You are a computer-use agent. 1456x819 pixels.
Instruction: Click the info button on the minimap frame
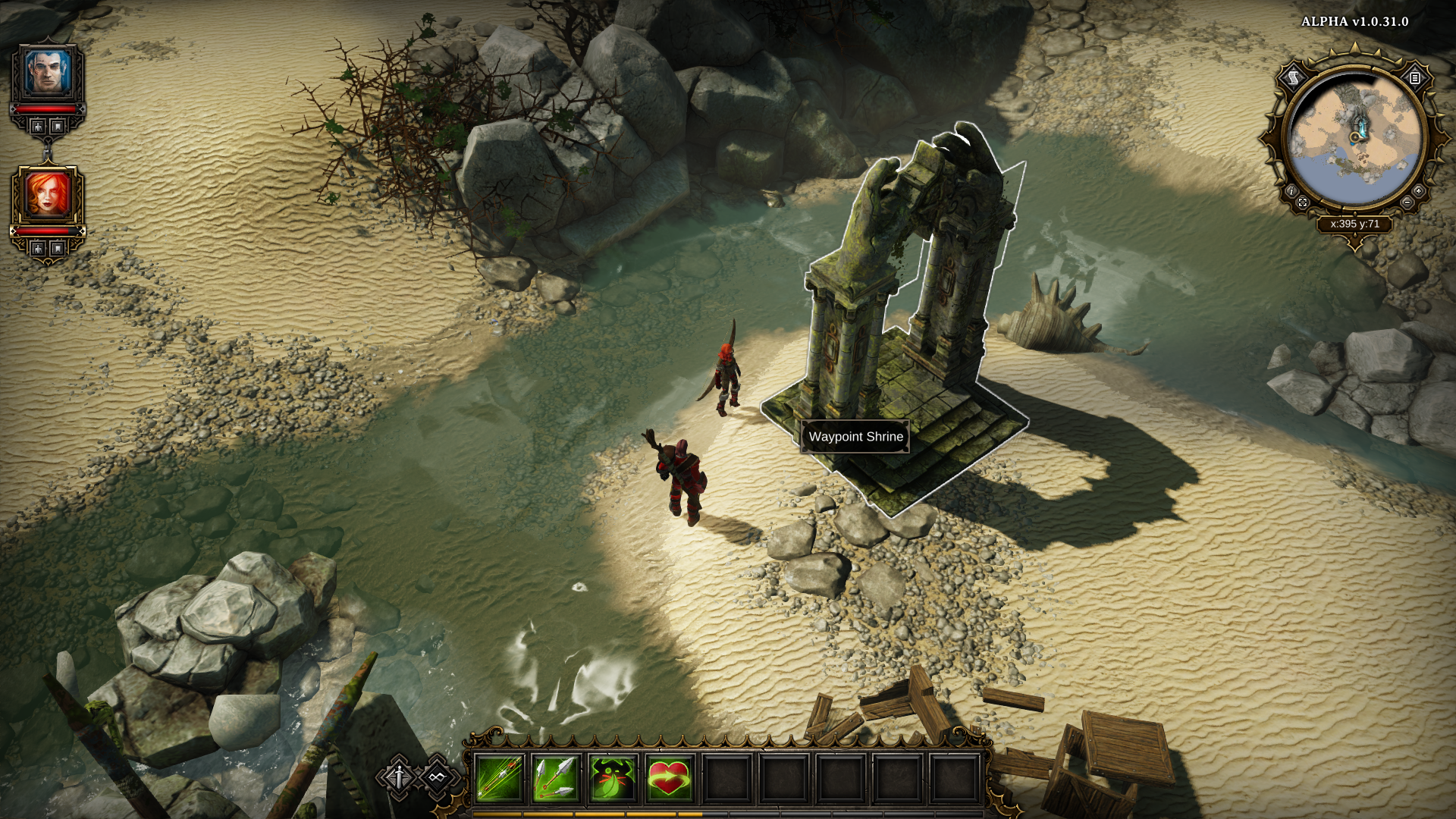tap(1291, 191)
